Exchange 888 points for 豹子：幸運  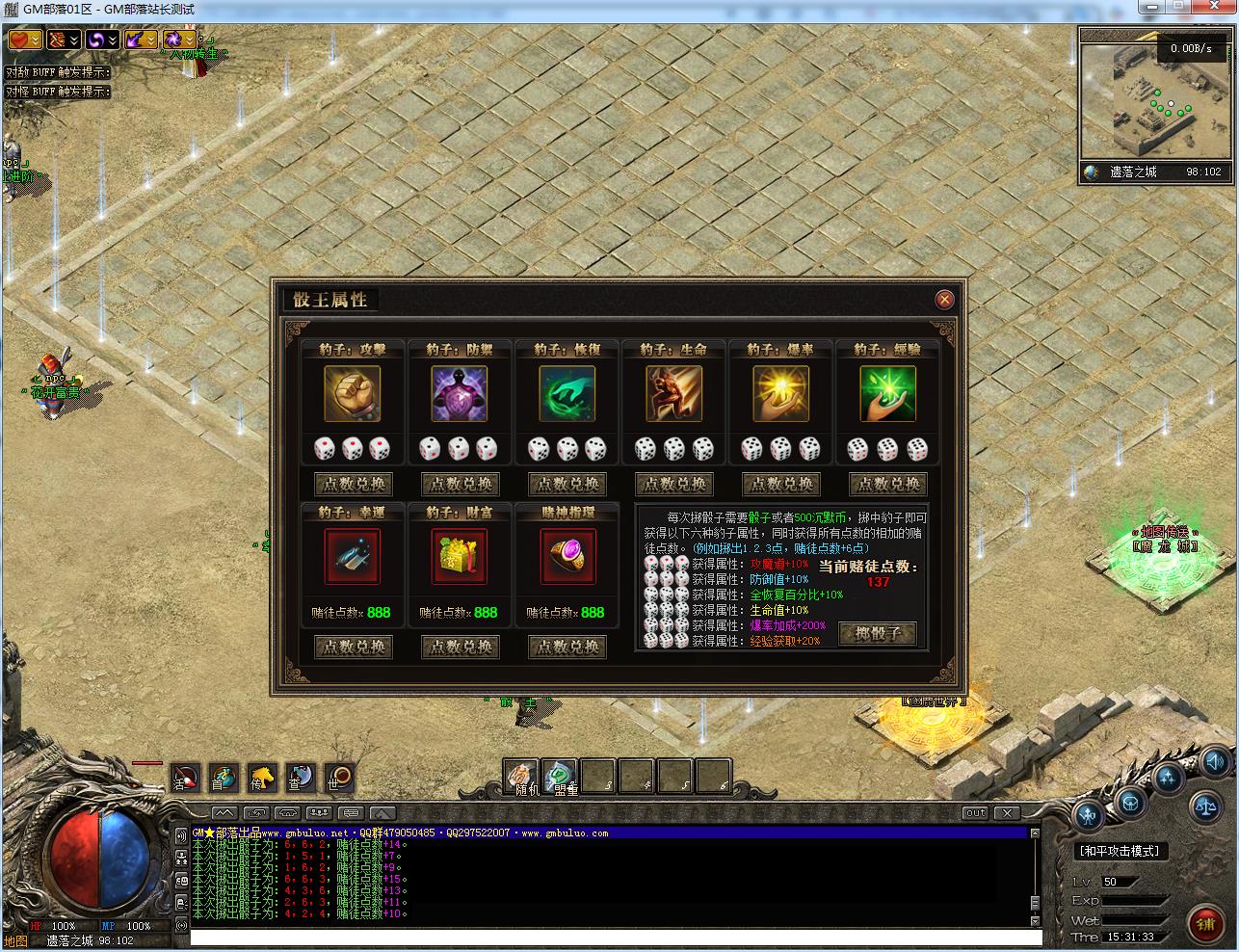tap(353, 647)
